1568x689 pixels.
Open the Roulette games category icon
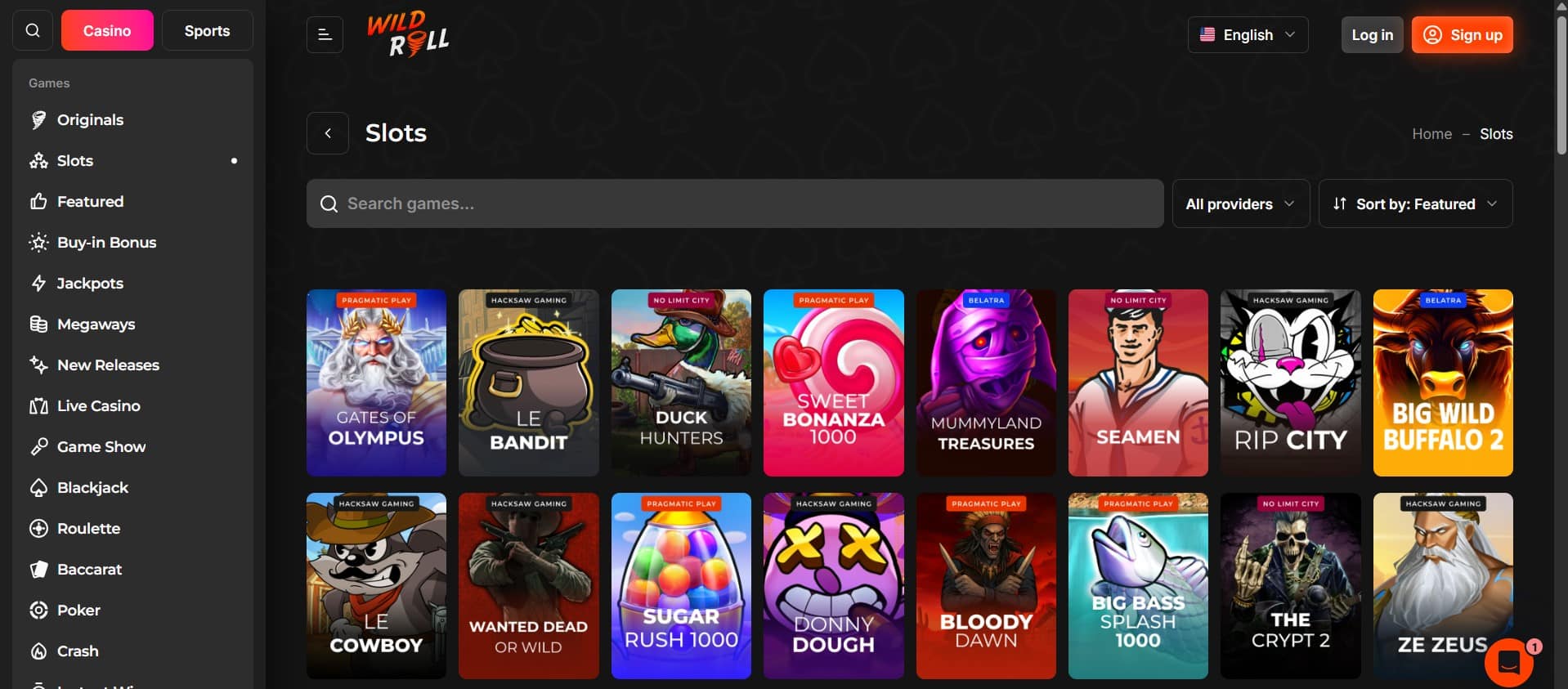coord(38,528)
